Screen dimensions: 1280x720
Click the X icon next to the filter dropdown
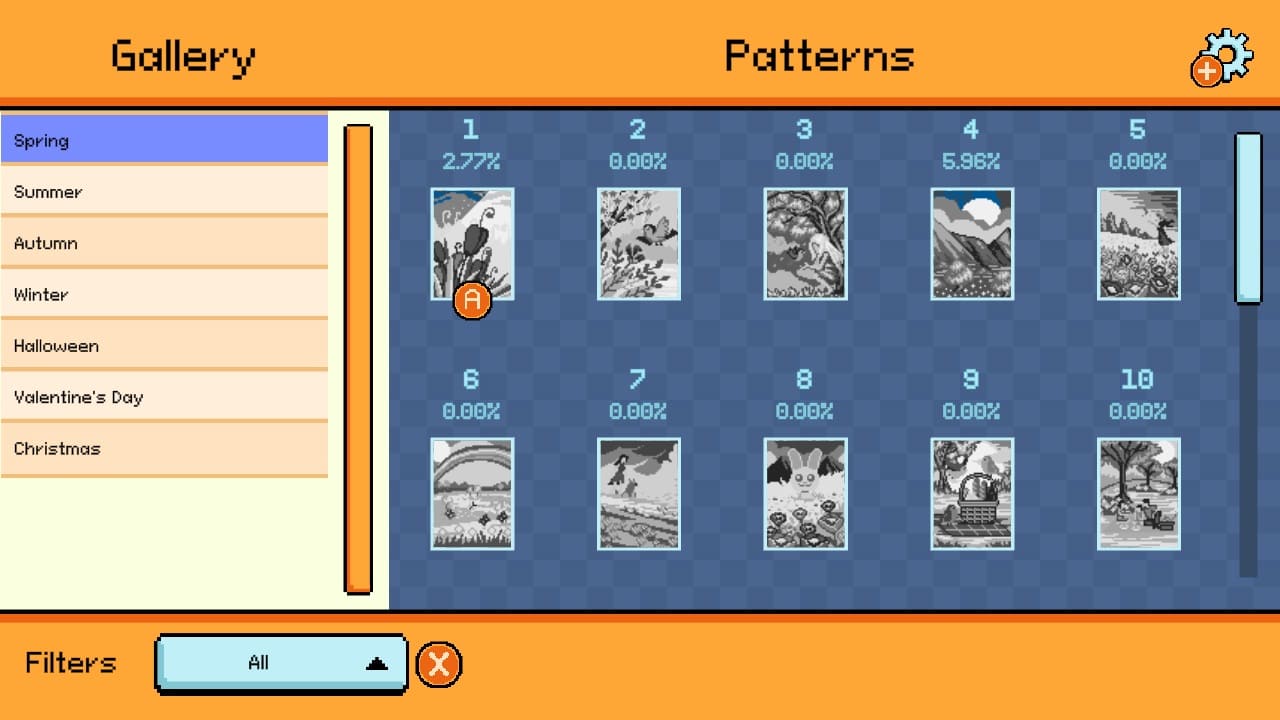[438, 662]
